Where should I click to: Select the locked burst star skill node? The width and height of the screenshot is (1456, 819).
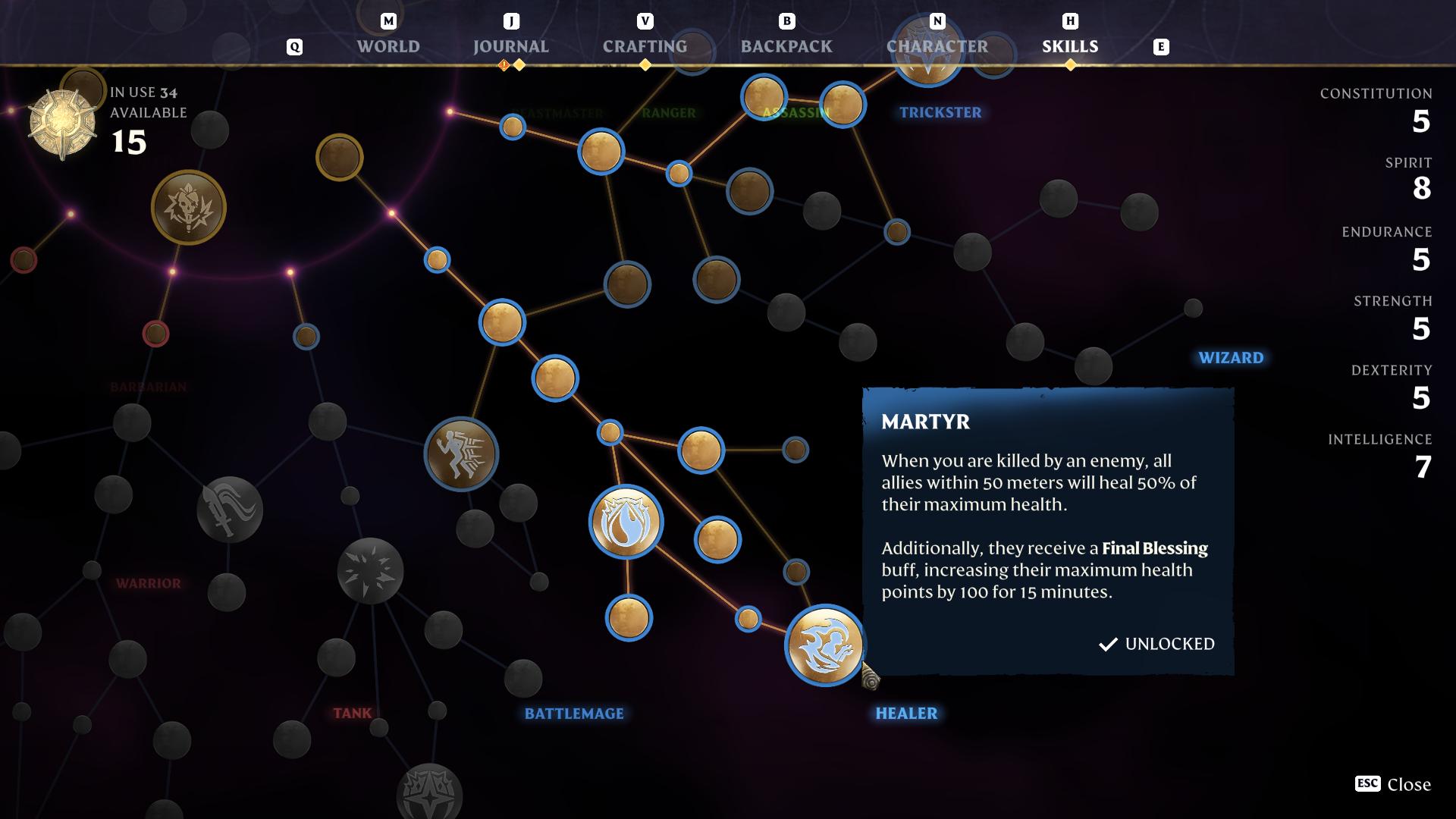click(370, 571)
